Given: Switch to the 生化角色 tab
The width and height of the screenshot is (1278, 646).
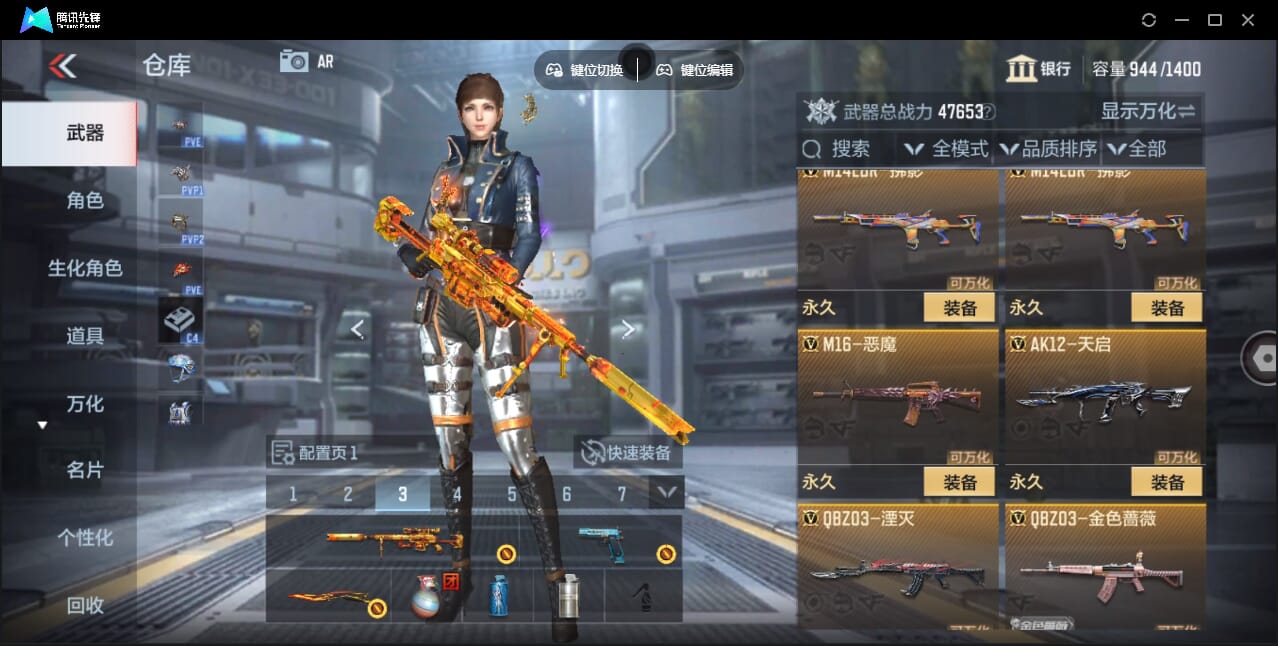Looking at the screenshot, I should 85,268.
